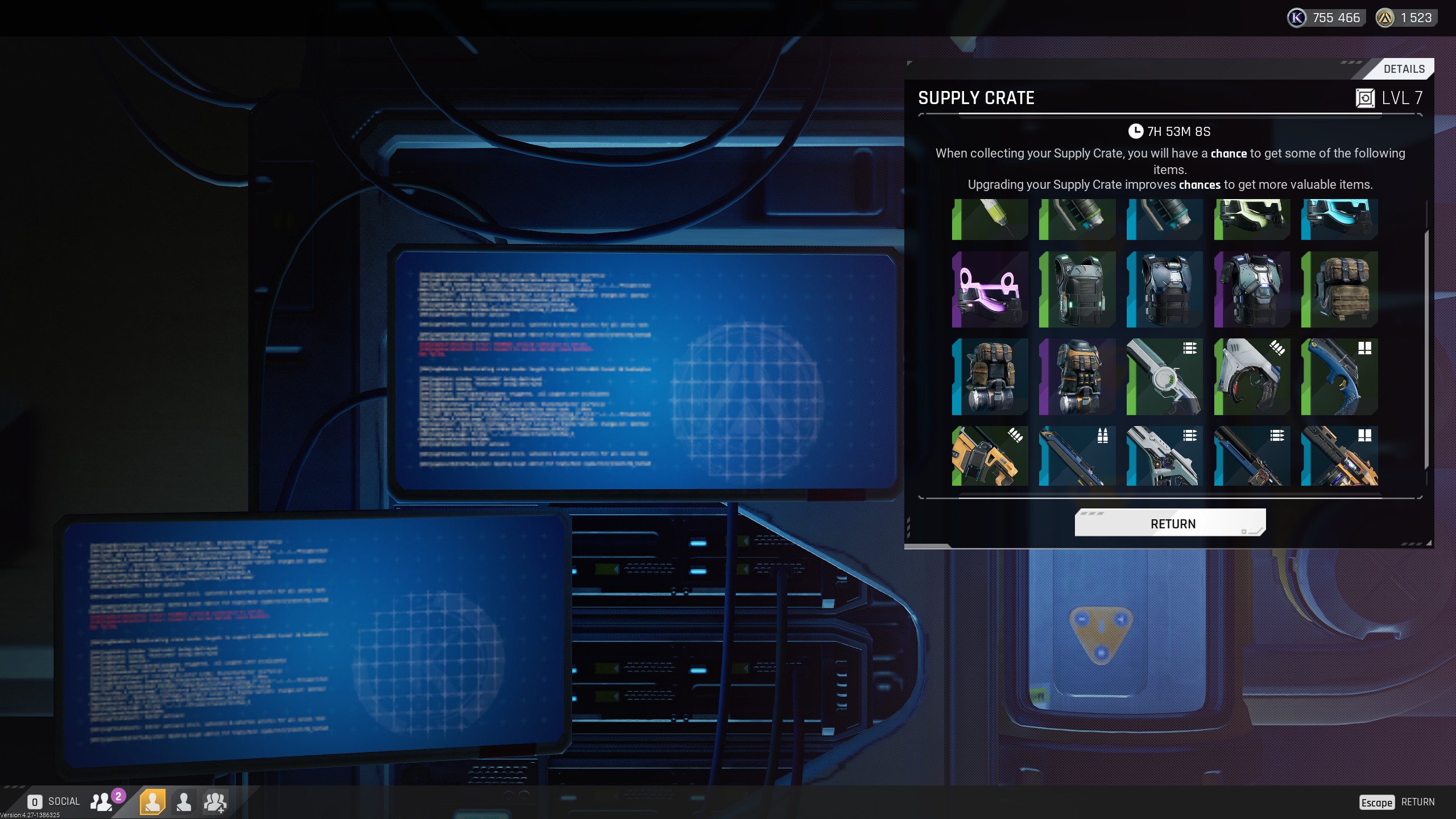Screen dimensions: 1456x819
Task: Click the invite group plus icon
Action: coord(215,801)
